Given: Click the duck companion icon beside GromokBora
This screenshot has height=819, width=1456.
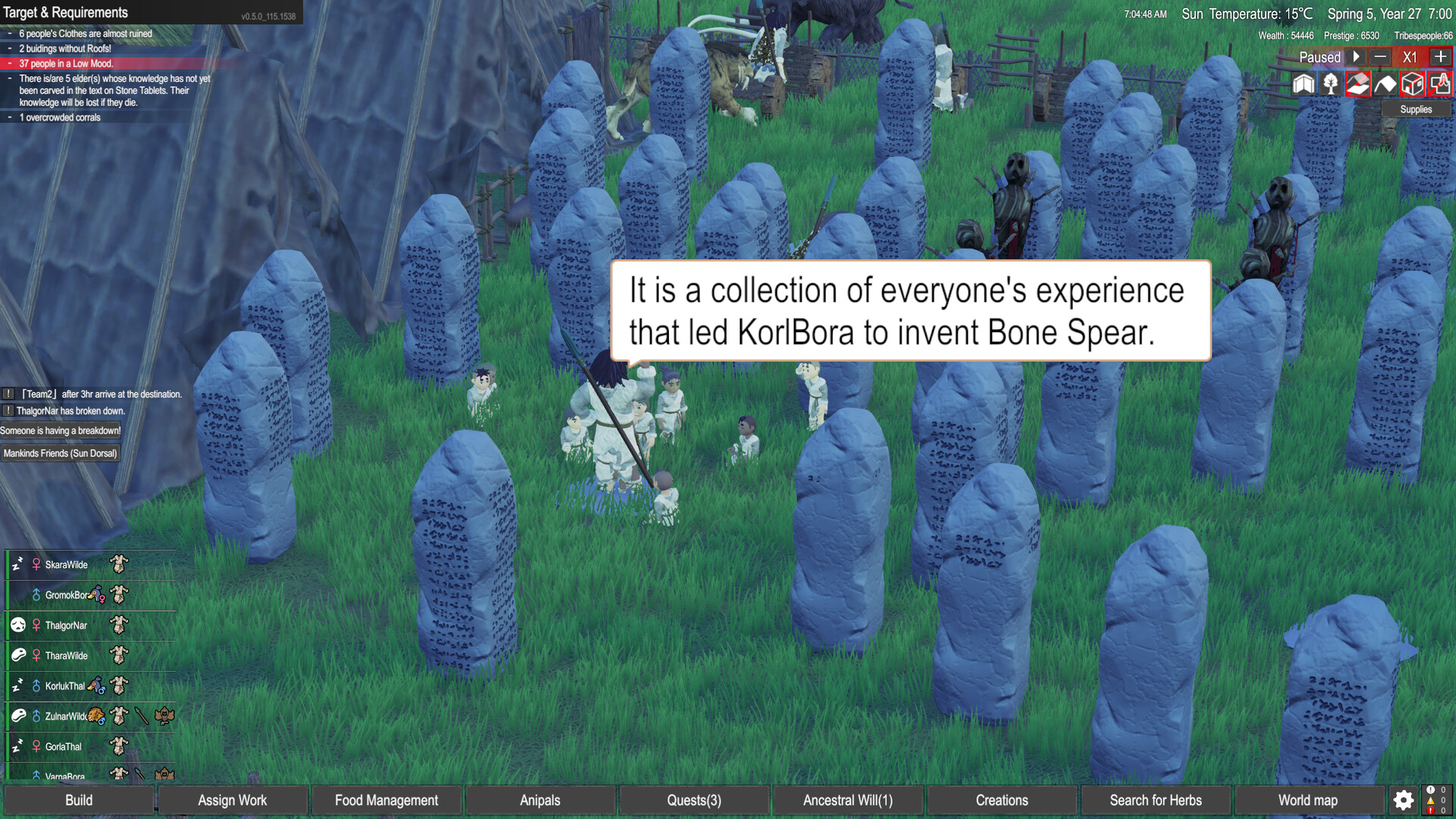Looking at the screenshot, I should 96,594.
